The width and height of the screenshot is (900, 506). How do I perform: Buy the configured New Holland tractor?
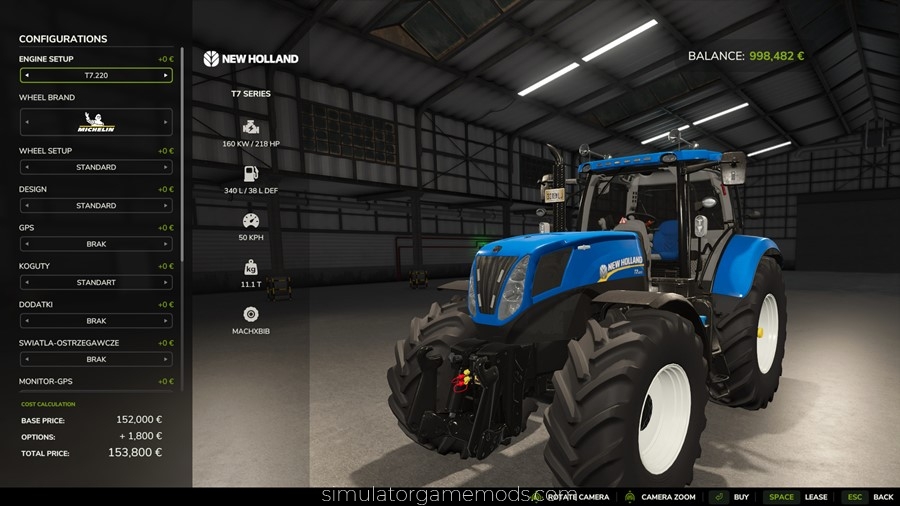[x=741, y=497]
